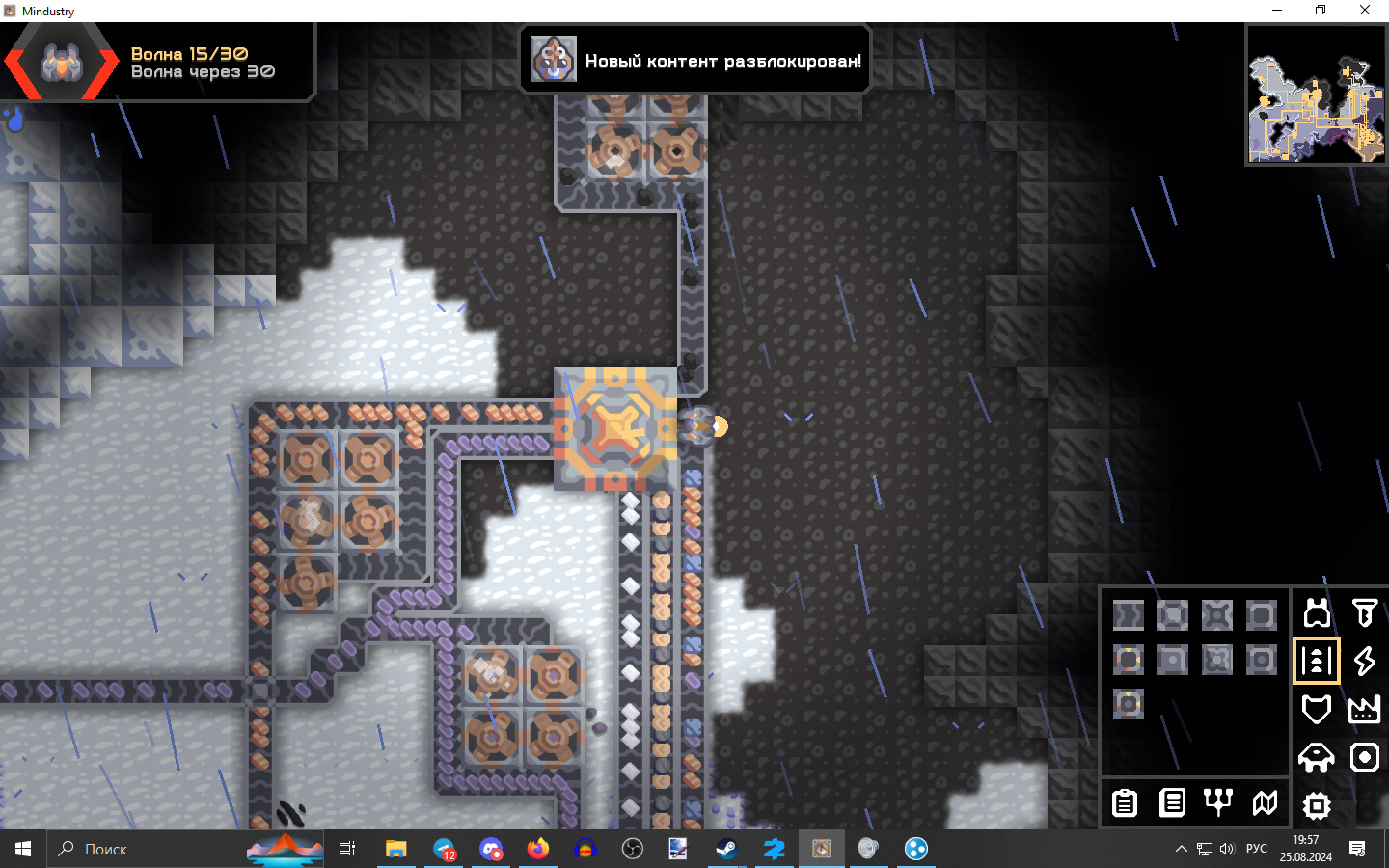Image resolution: width=1389 pixels, height=868 pixels.
Task: Open the drill production category
Action: tap(1364, 613)
